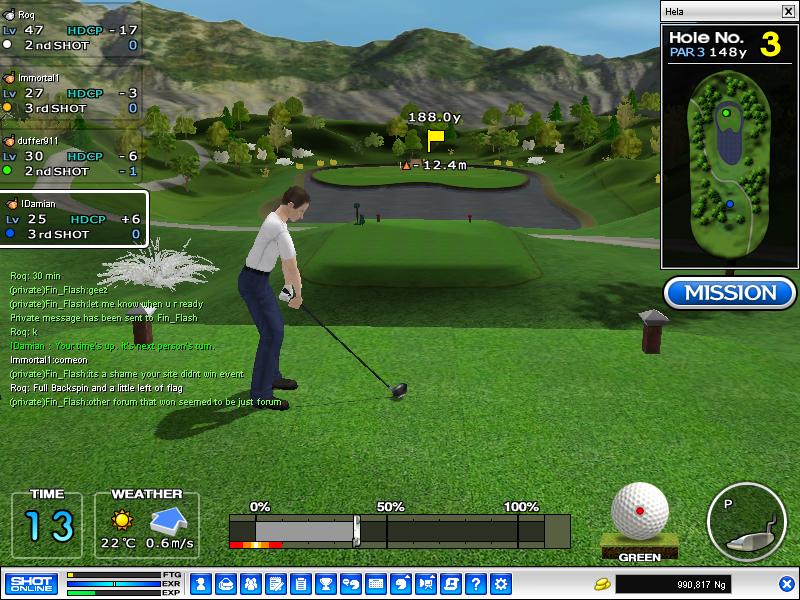Open the scroll icon in toolbar

[x=452, y=583]
